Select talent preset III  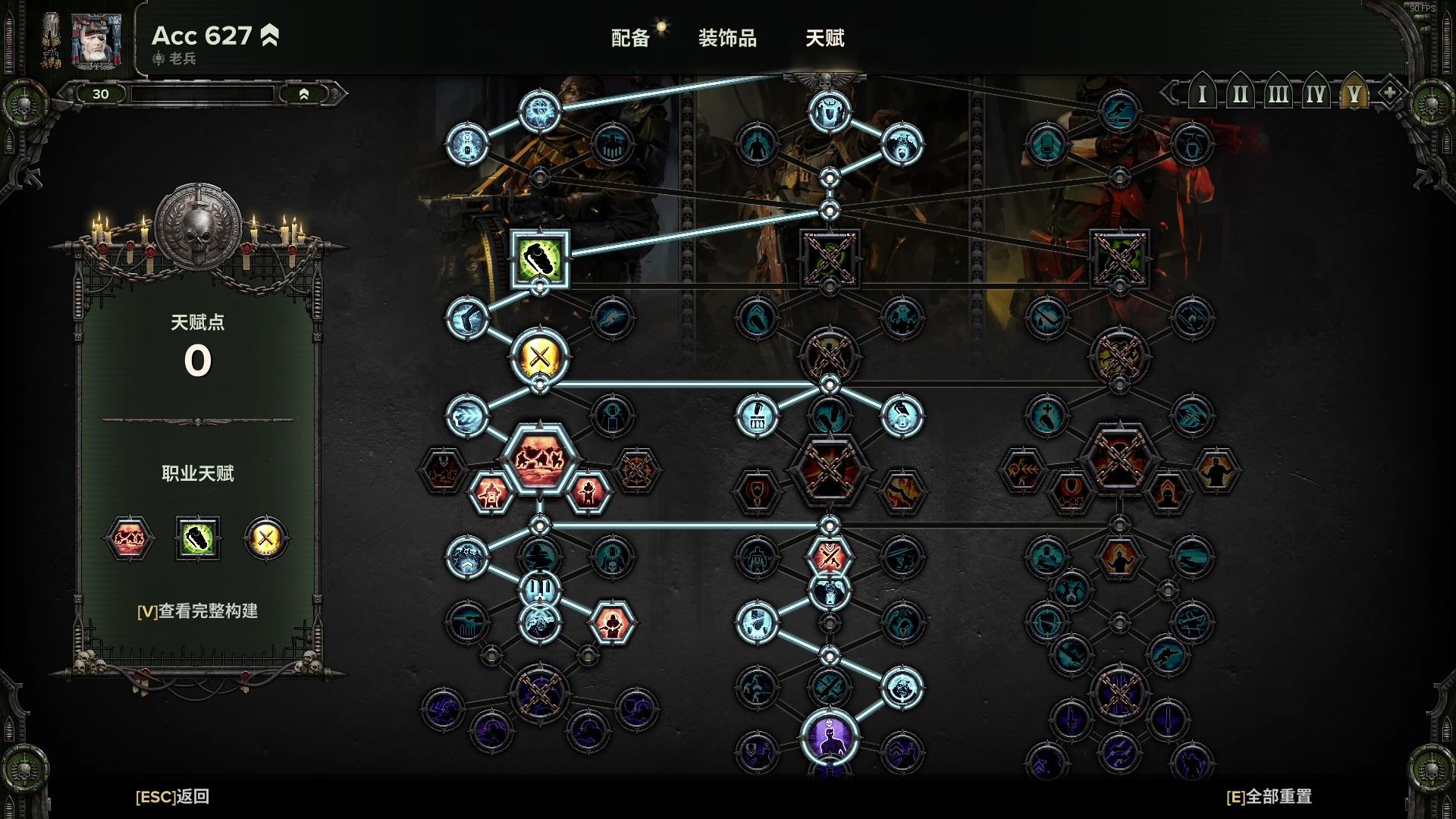[1278, 94]
